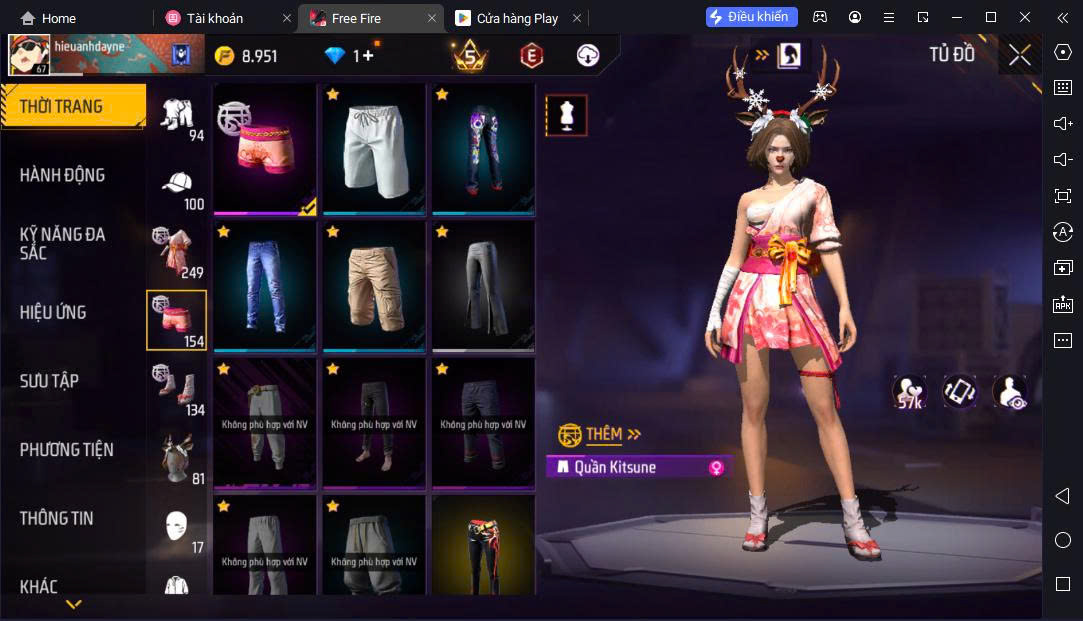Select the white cap hat subcategory
Screen dimensions: 1083x621
(177, 185)
